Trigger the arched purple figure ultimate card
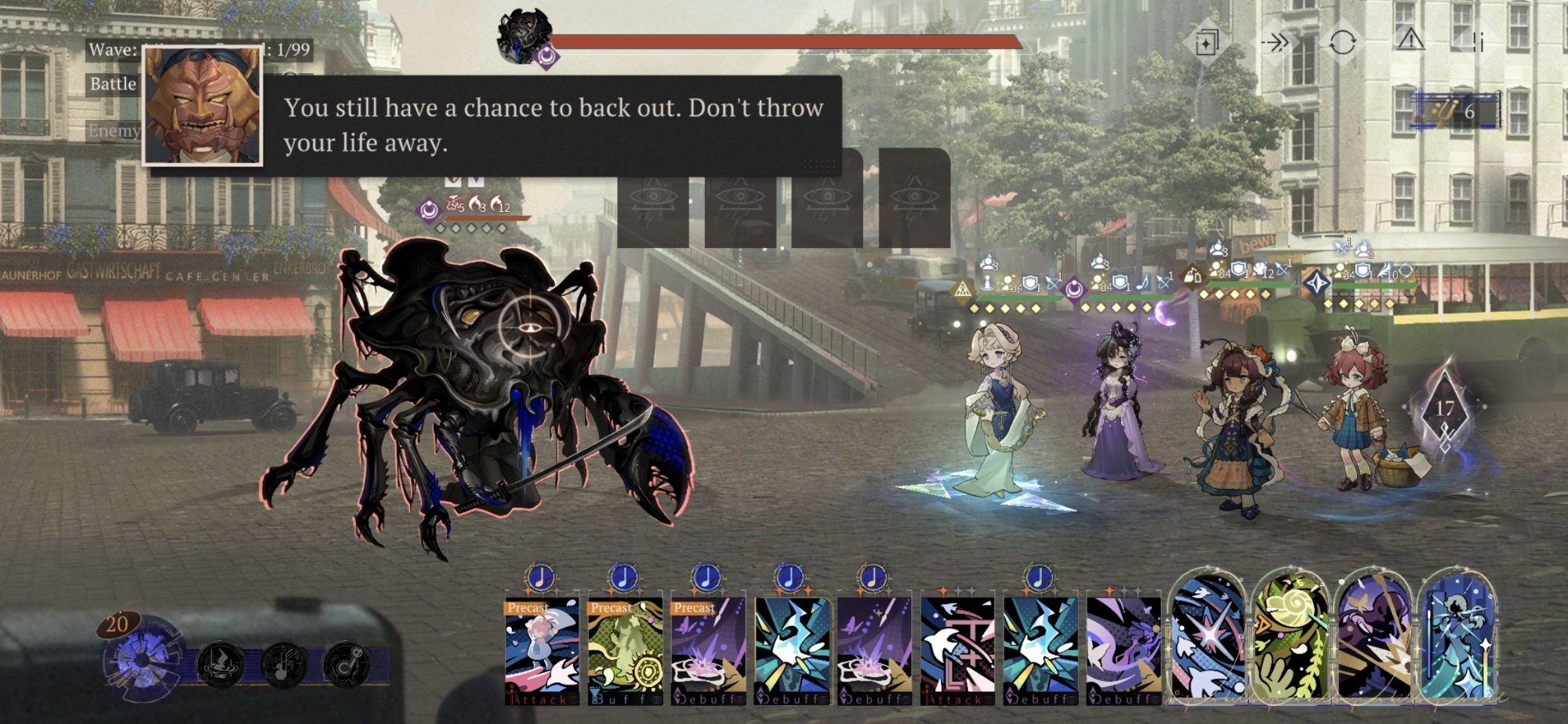This screenshot has height=724, width=1568. [x=1374, y=637]
